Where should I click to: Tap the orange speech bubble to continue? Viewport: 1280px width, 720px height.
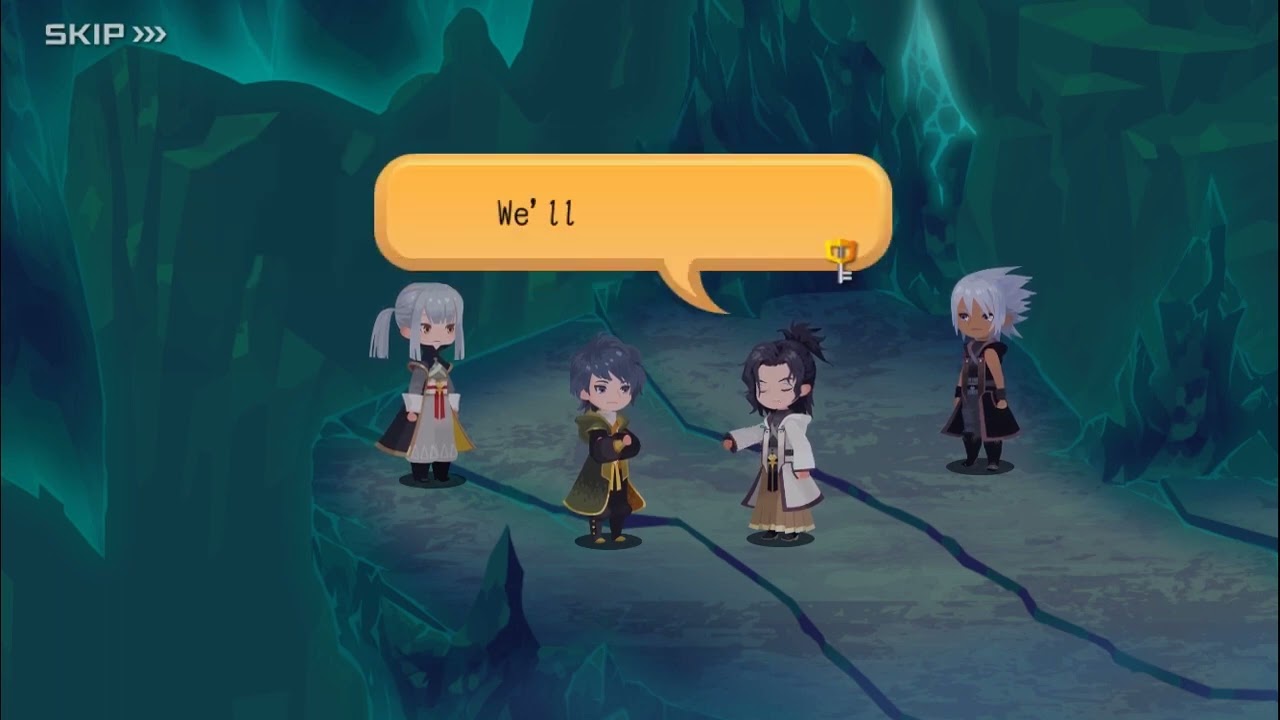tap(632, 213)
